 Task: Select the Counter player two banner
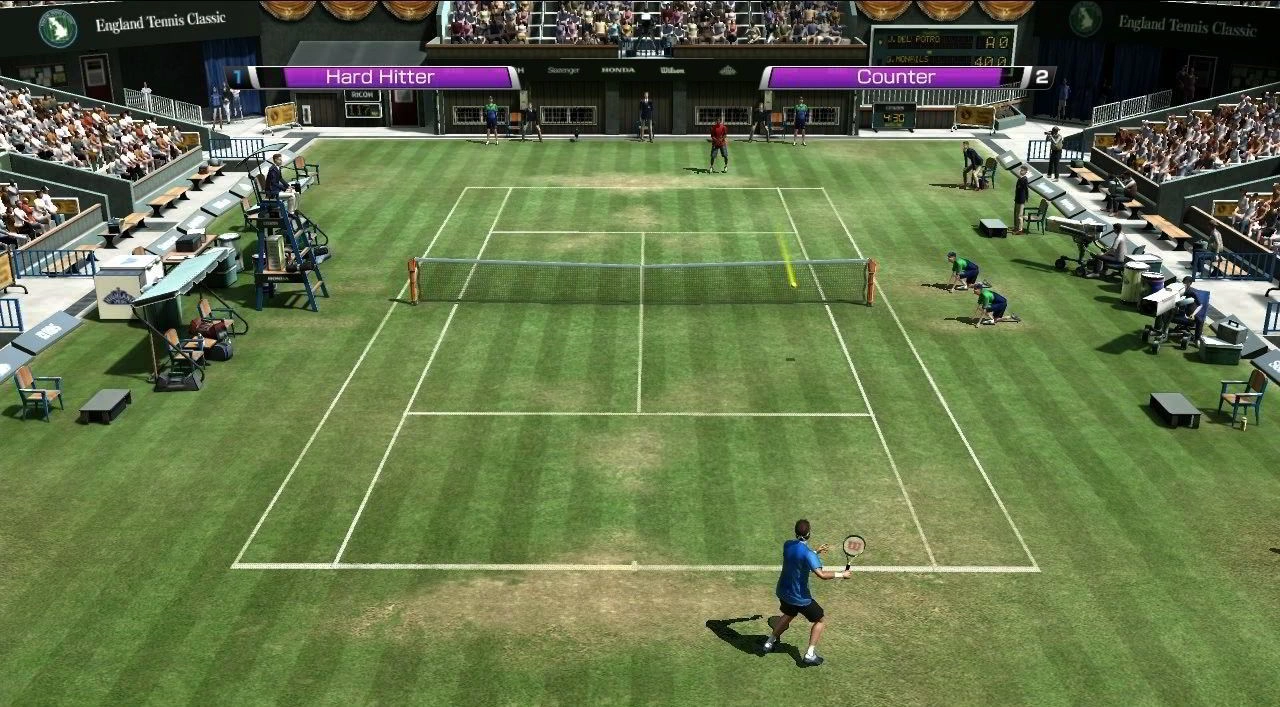click(x=896, y=77)
